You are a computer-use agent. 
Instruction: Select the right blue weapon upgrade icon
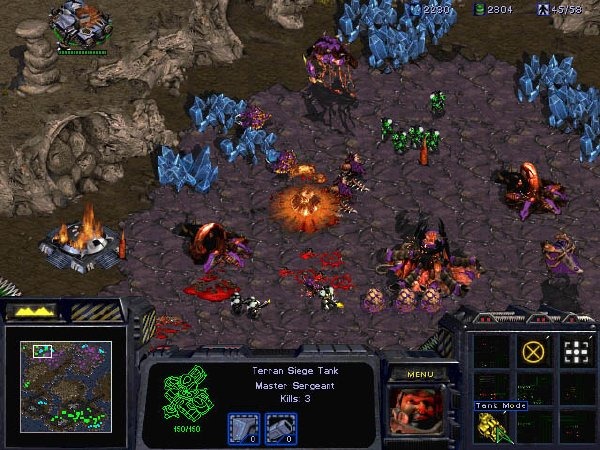pyautogui.click(x=280, y=426)
